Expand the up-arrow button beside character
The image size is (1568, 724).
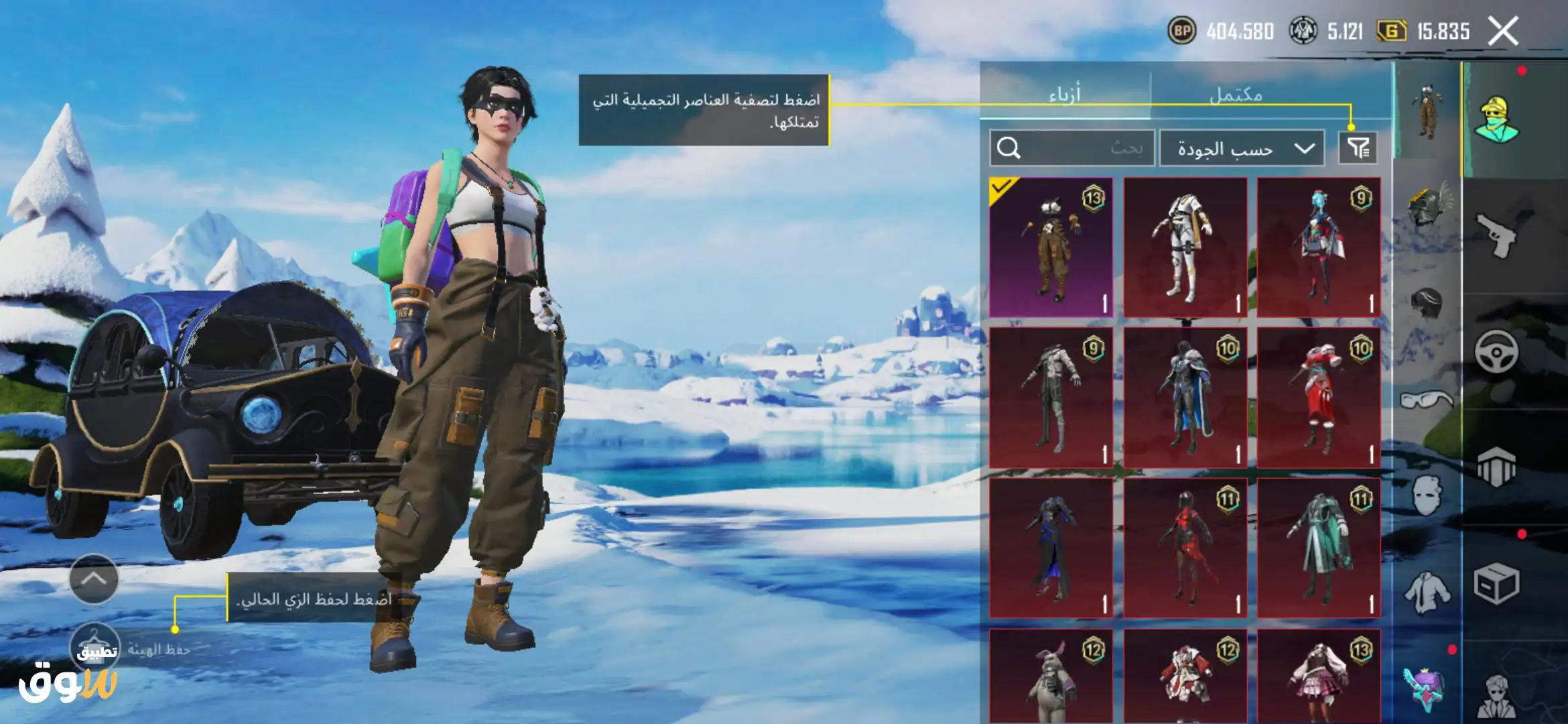tap(94, 579)
